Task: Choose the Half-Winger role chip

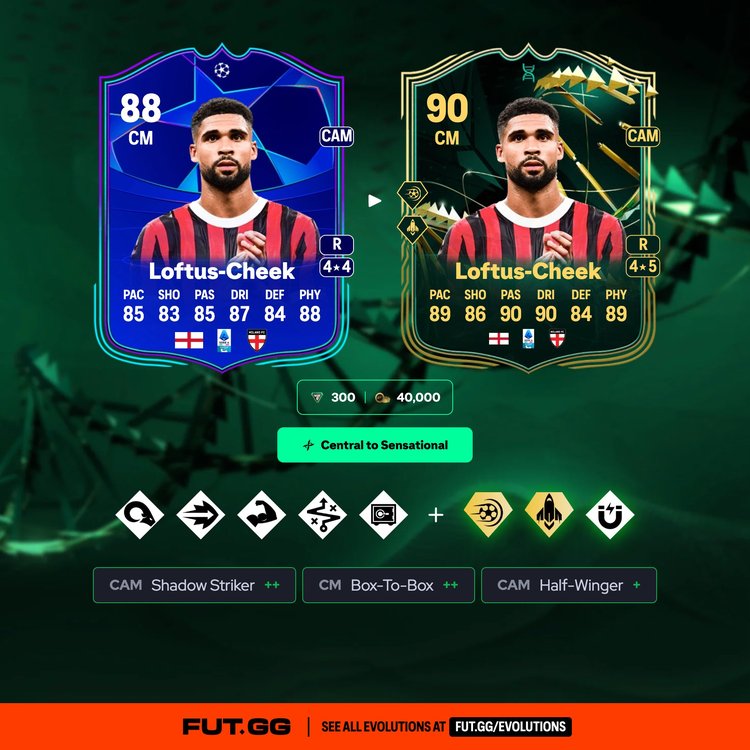Action: (x=569, y=585)
